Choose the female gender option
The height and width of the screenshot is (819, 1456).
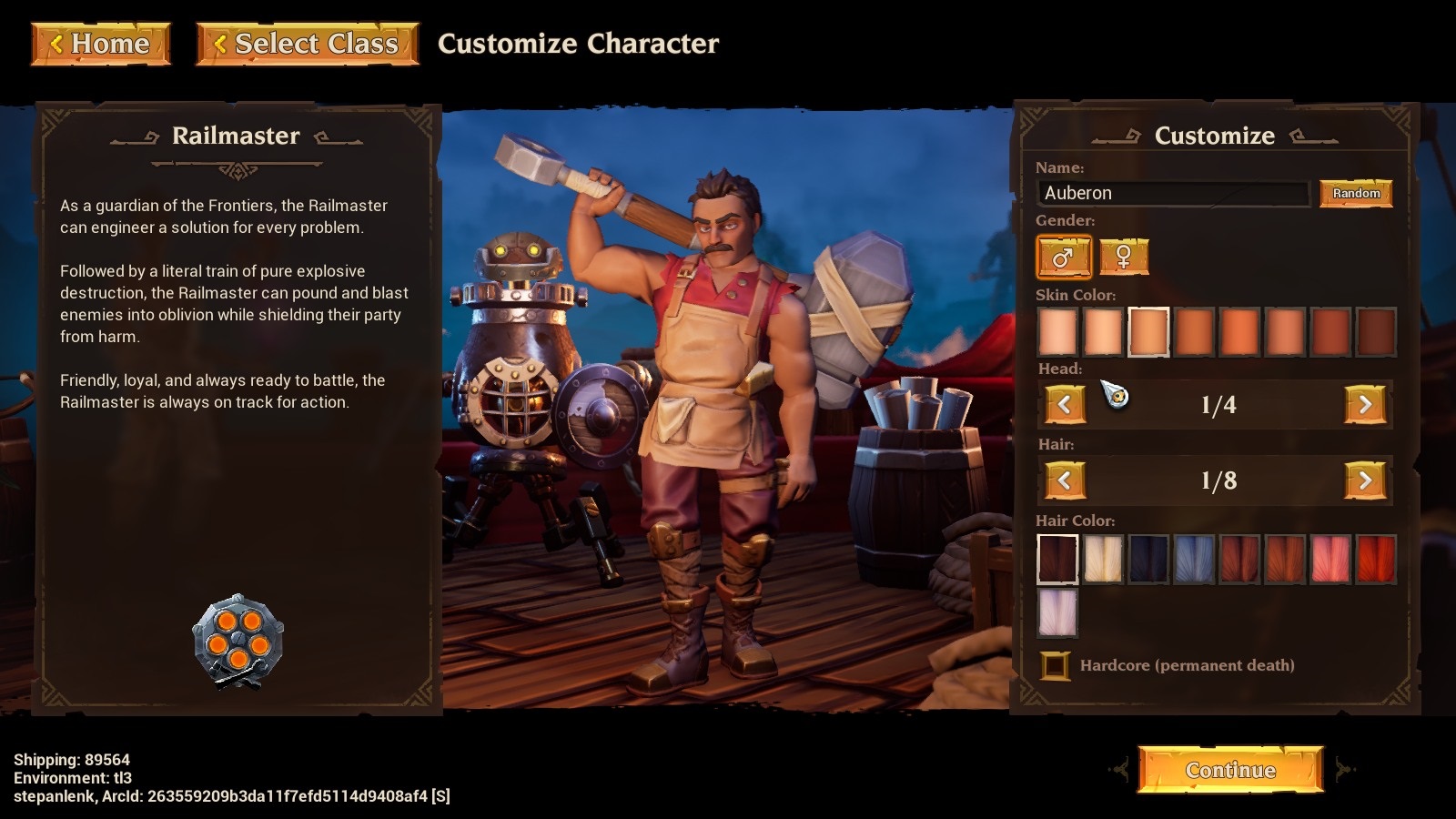(1124, 258)
